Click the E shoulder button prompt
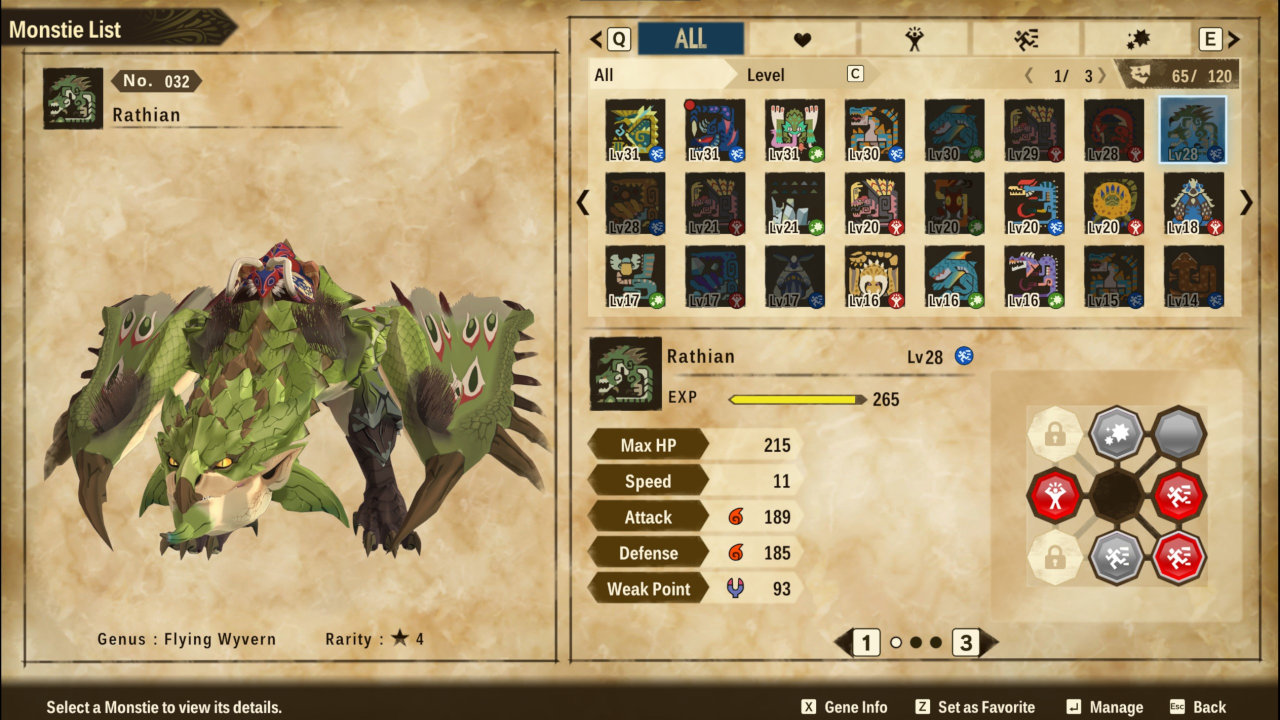The width and height of the screenshot is (1280, 720). (x=1209, y=38)
